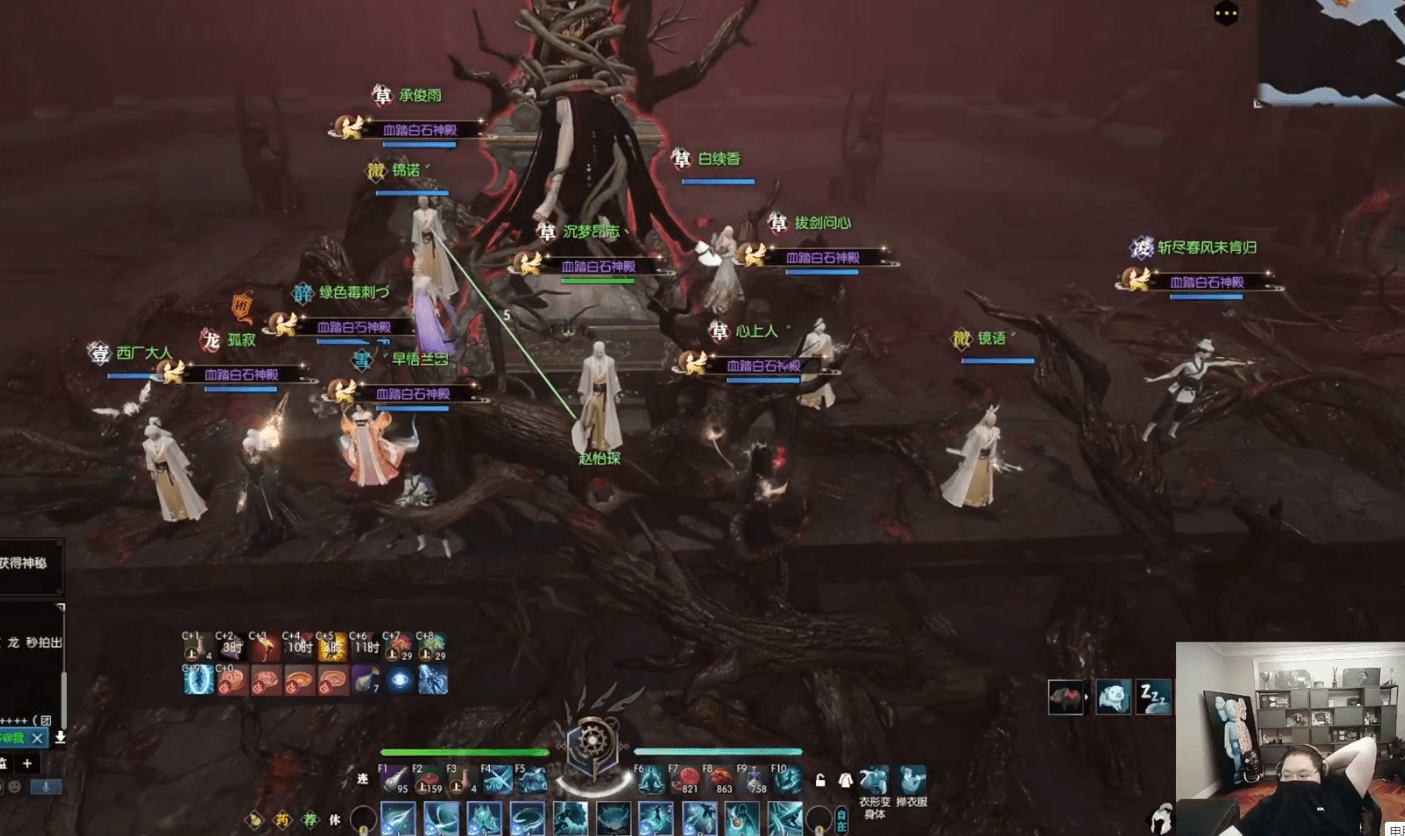Add a new chat tab with plus button
Screen dimensions: 1405x836
pyautogui.click(x=27, y=763)
